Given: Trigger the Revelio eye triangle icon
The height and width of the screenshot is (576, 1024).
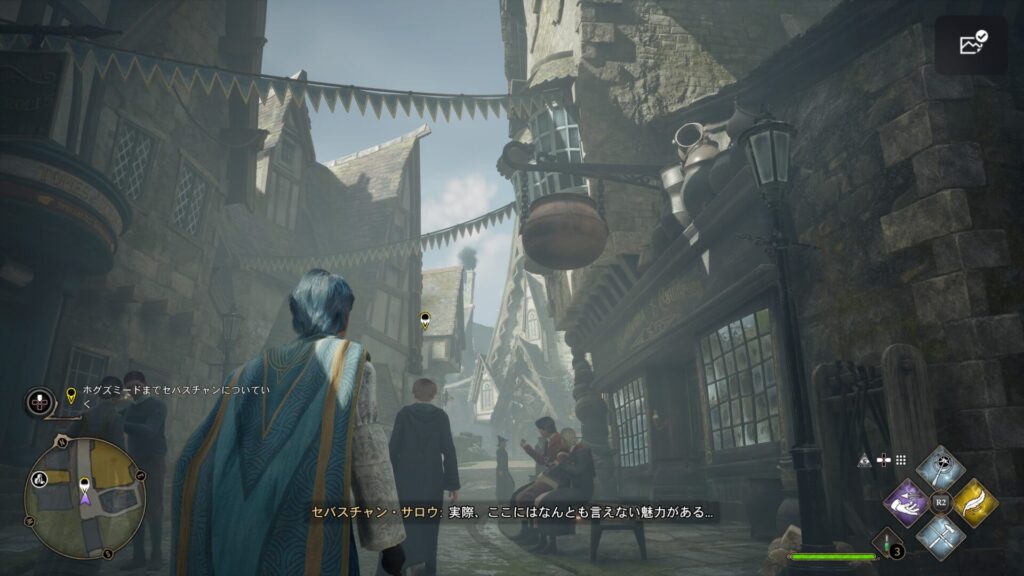Looking at the screenshot, I should [x=864, y=460].
